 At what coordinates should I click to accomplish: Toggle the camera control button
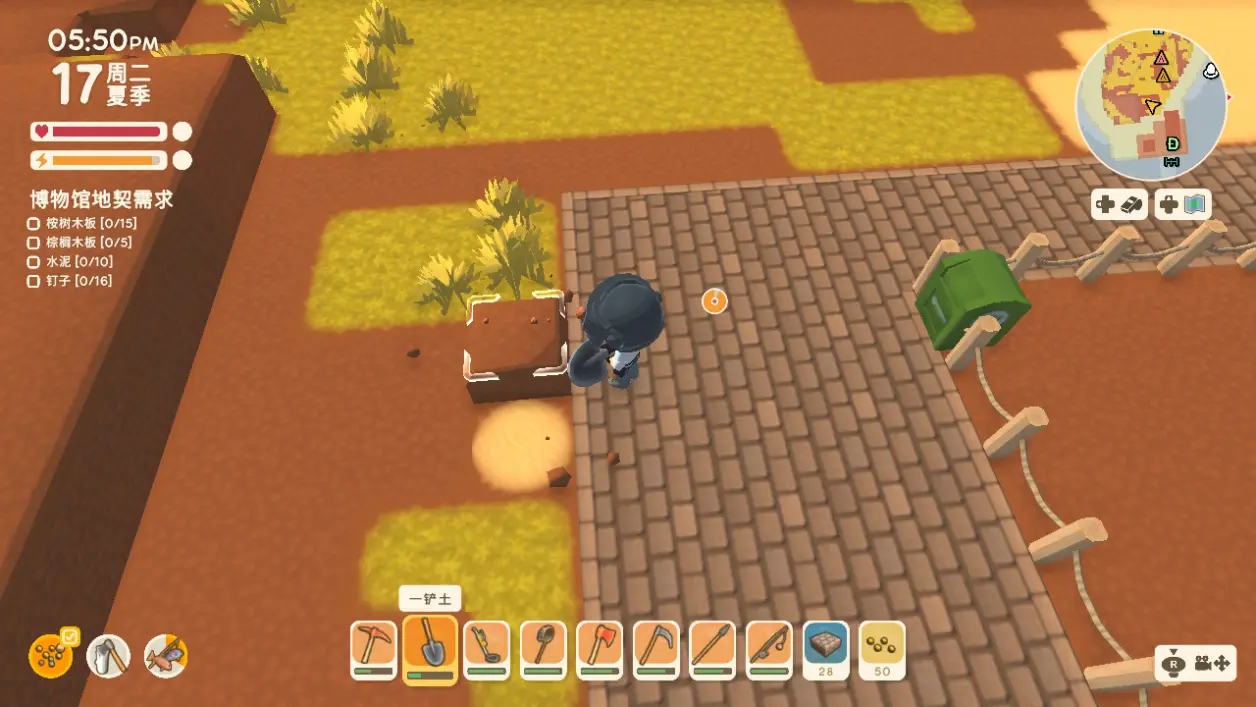pyautogui.click(x=1196, y=663)
